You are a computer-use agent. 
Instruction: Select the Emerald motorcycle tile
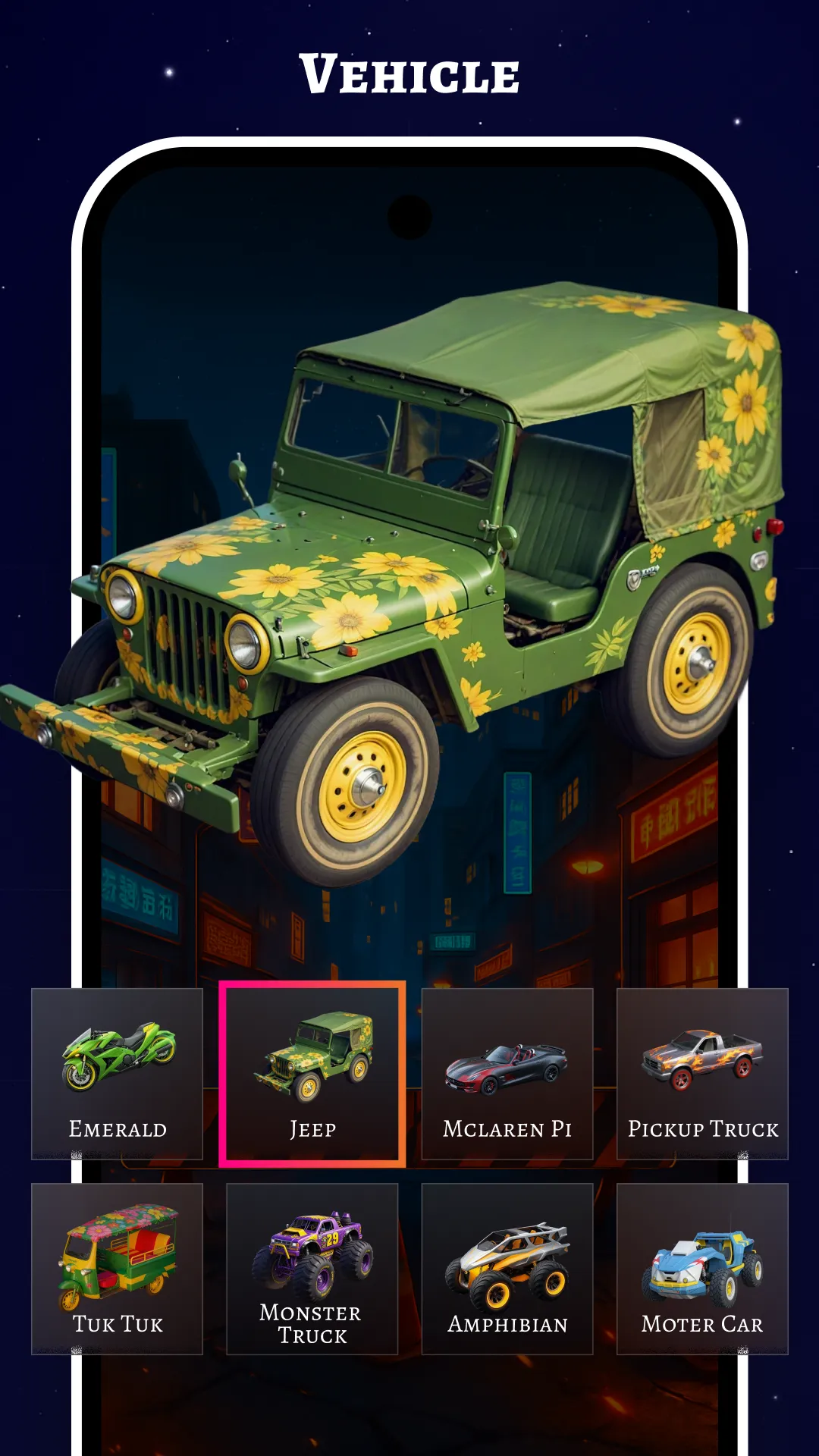point(117,1073)
